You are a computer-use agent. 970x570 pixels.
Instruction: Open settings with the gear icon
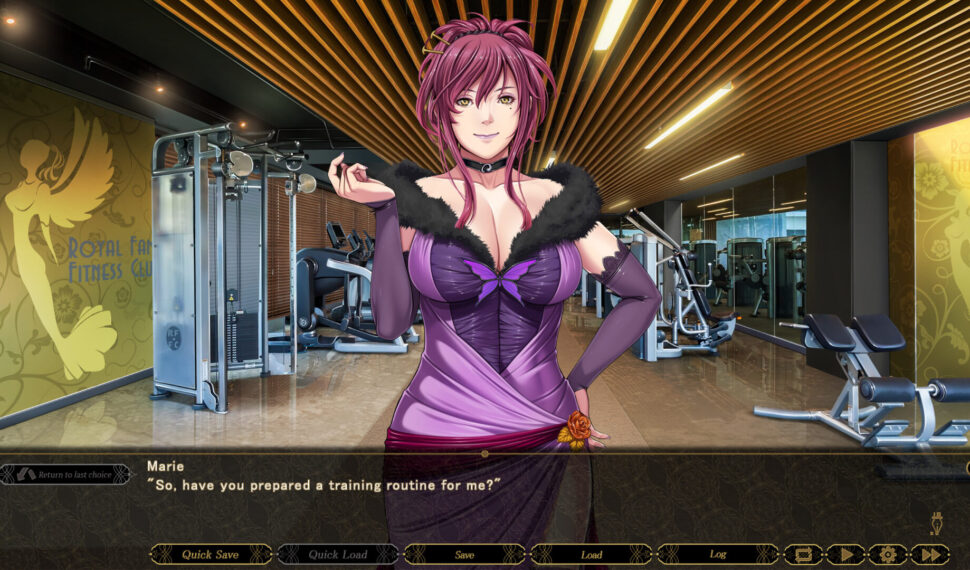pos(887,554)
